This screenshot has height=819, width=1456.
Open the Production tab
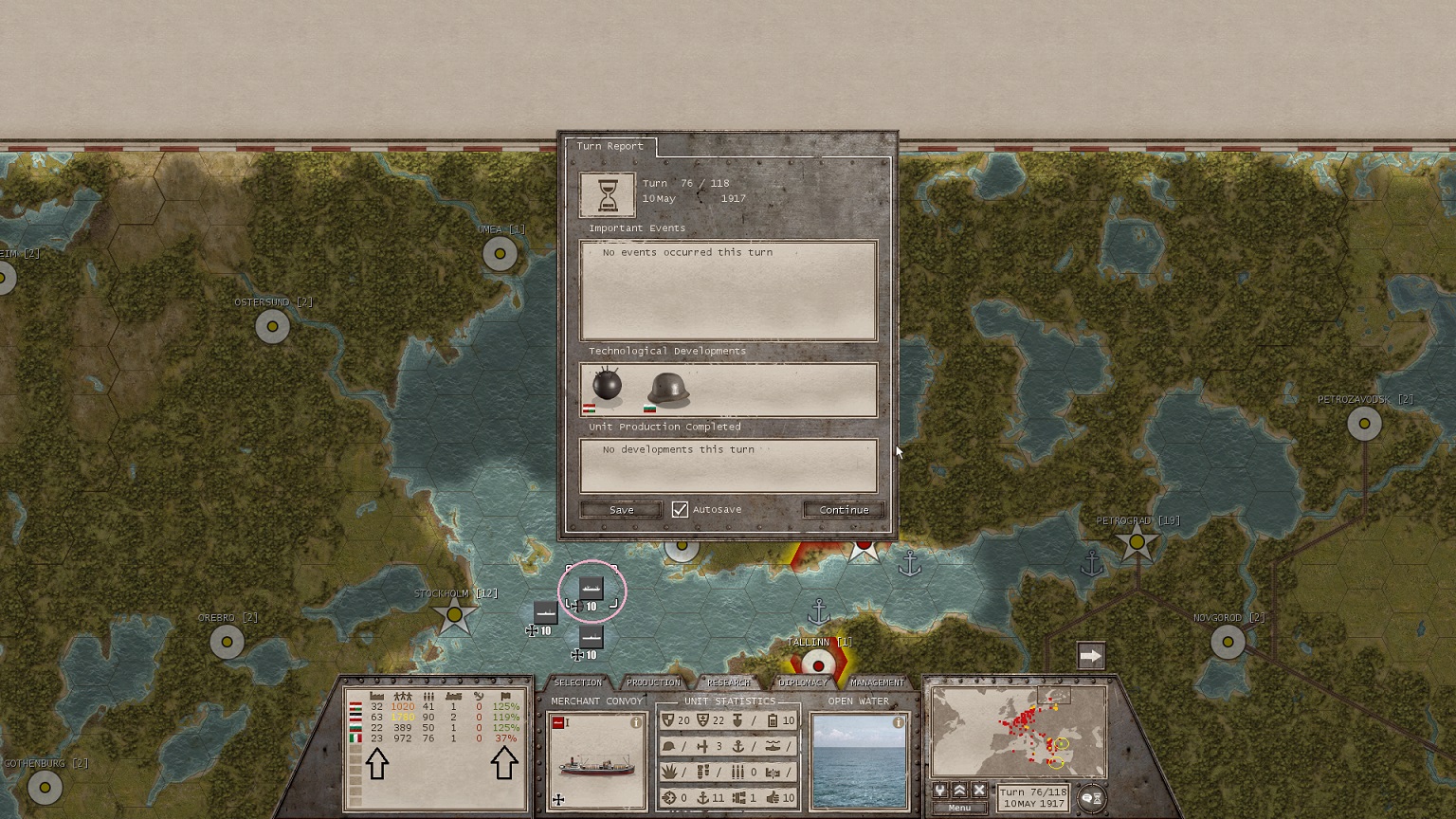click(x=653, y=682)
